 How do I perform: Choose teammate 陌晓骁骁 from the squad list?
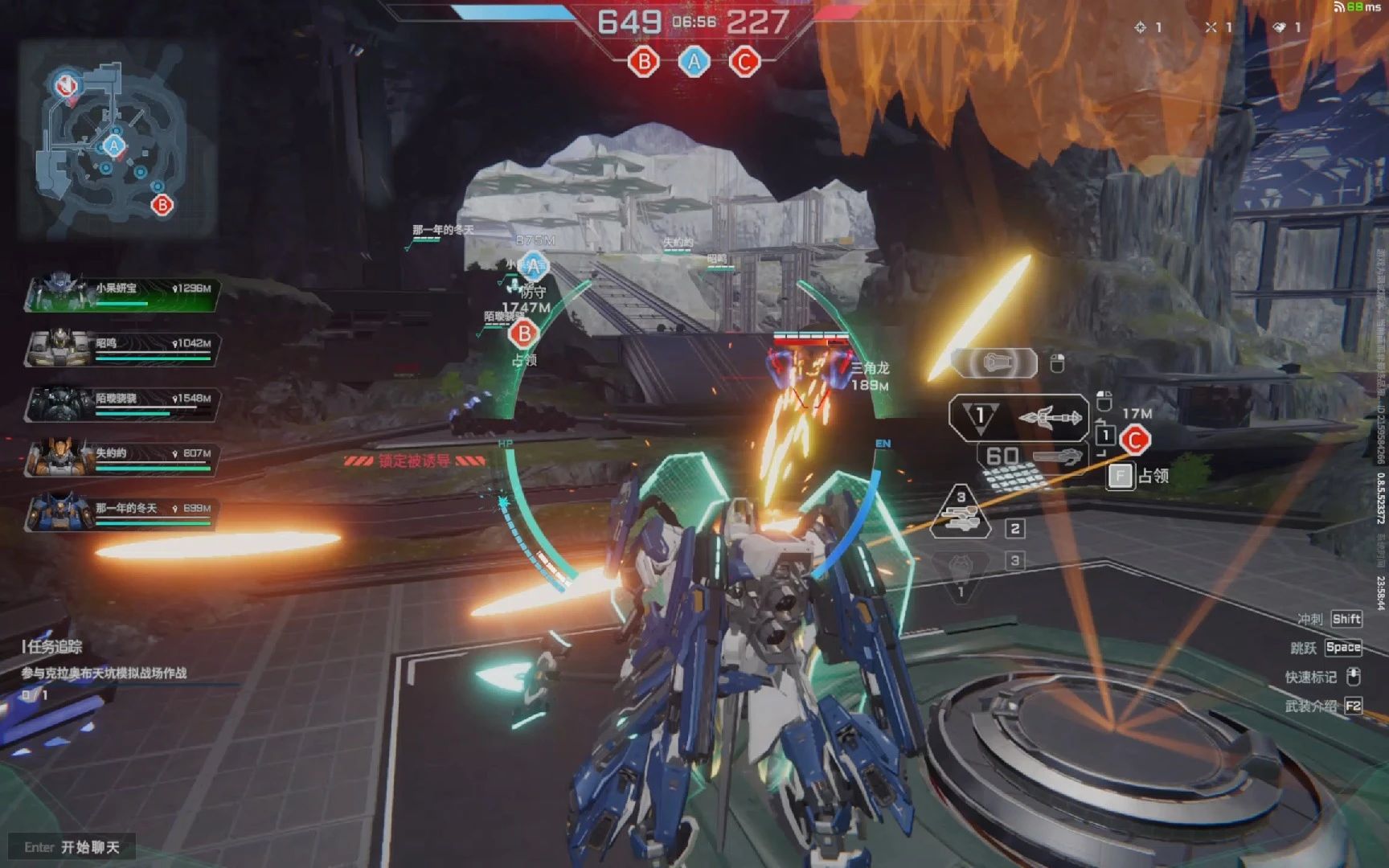[x=122, y=403]
